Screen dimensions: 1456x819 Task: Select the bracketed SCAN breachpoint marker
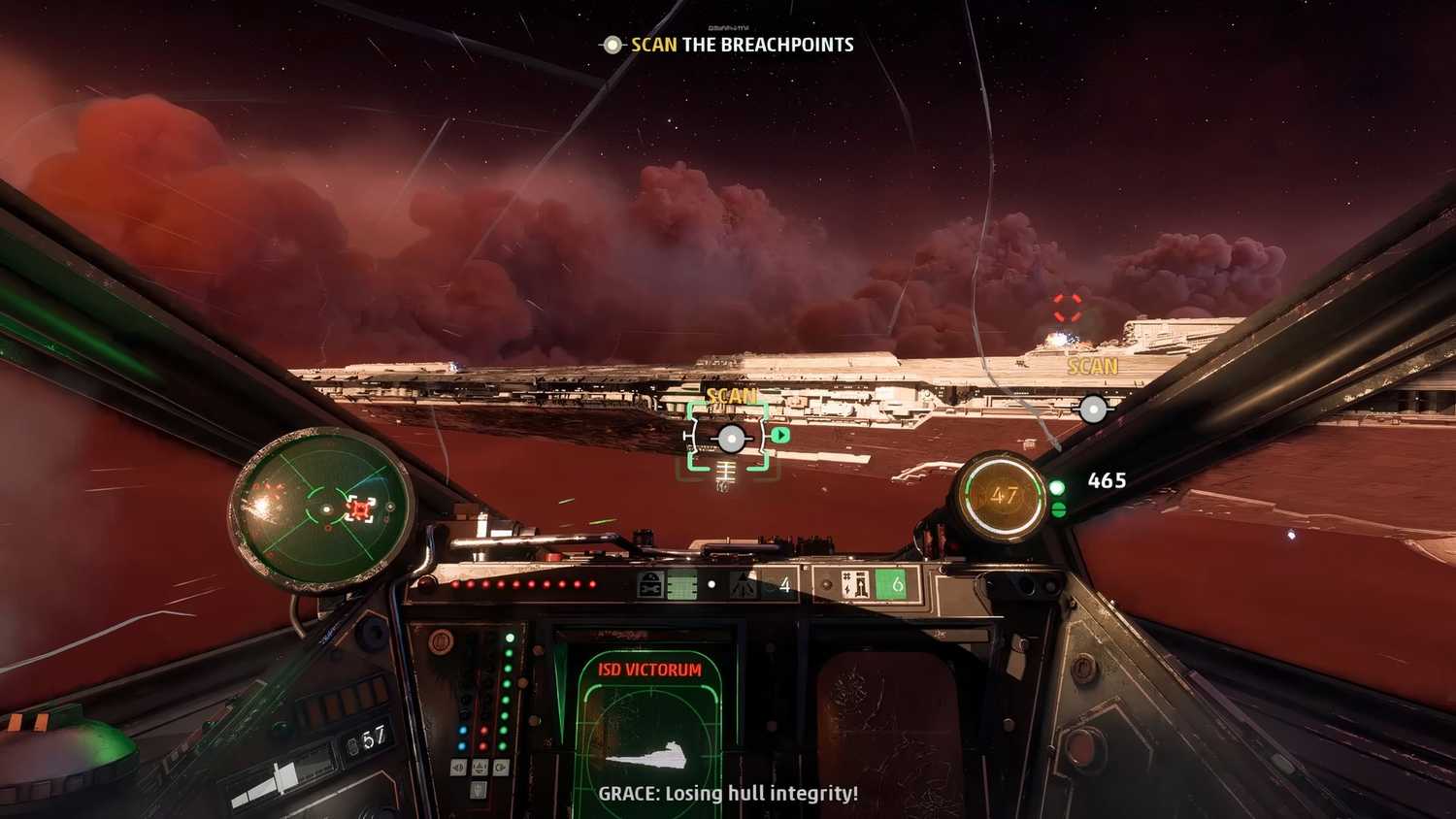point(730,439)
